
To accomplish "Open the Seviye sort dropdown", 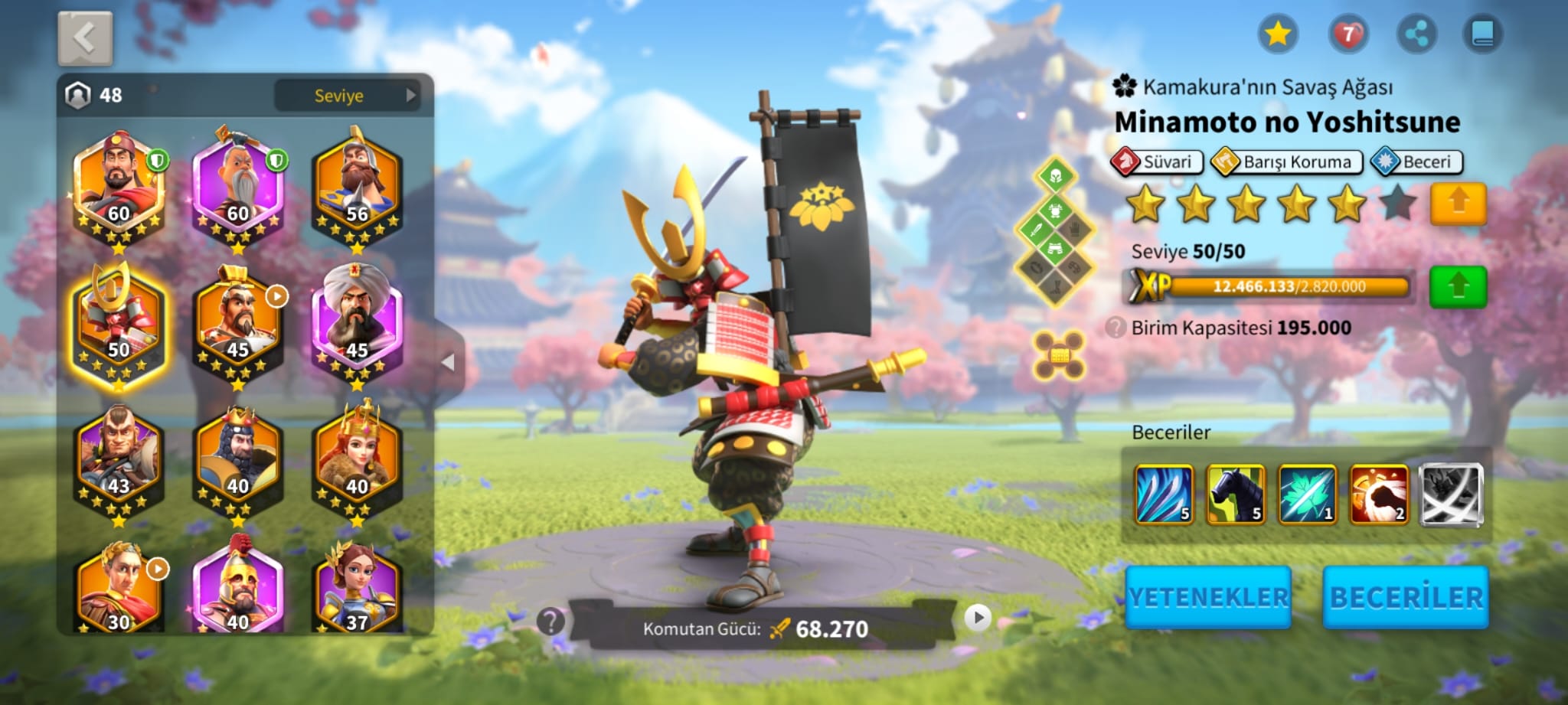I will pos(347,96).
